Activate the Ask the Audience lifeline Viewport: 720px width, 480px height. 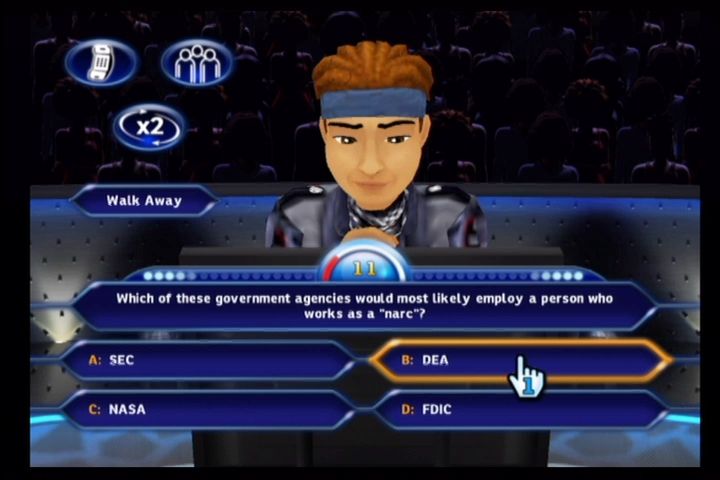(x=197, y=63)
